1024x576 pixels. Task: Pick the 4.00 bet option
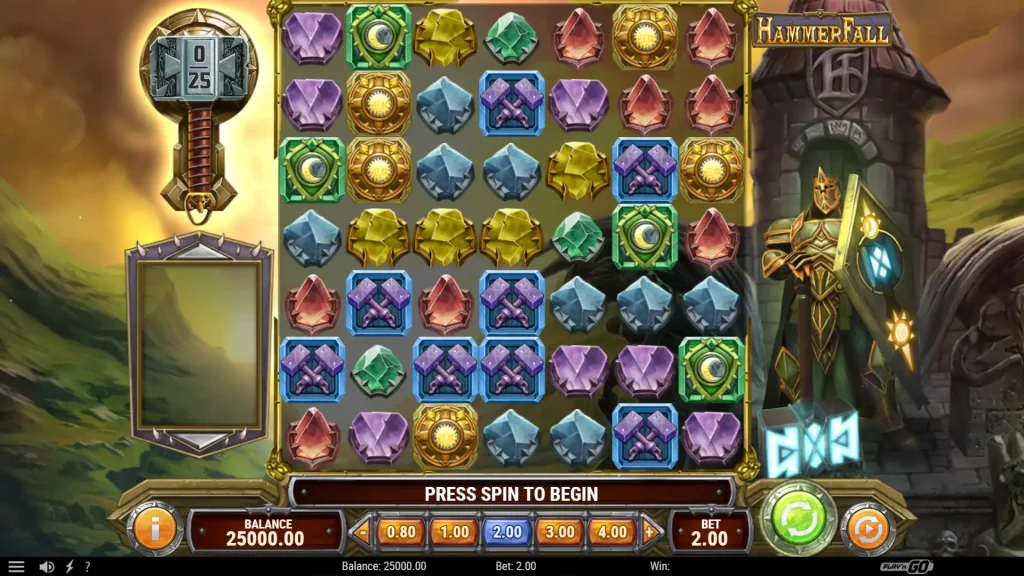611,532
